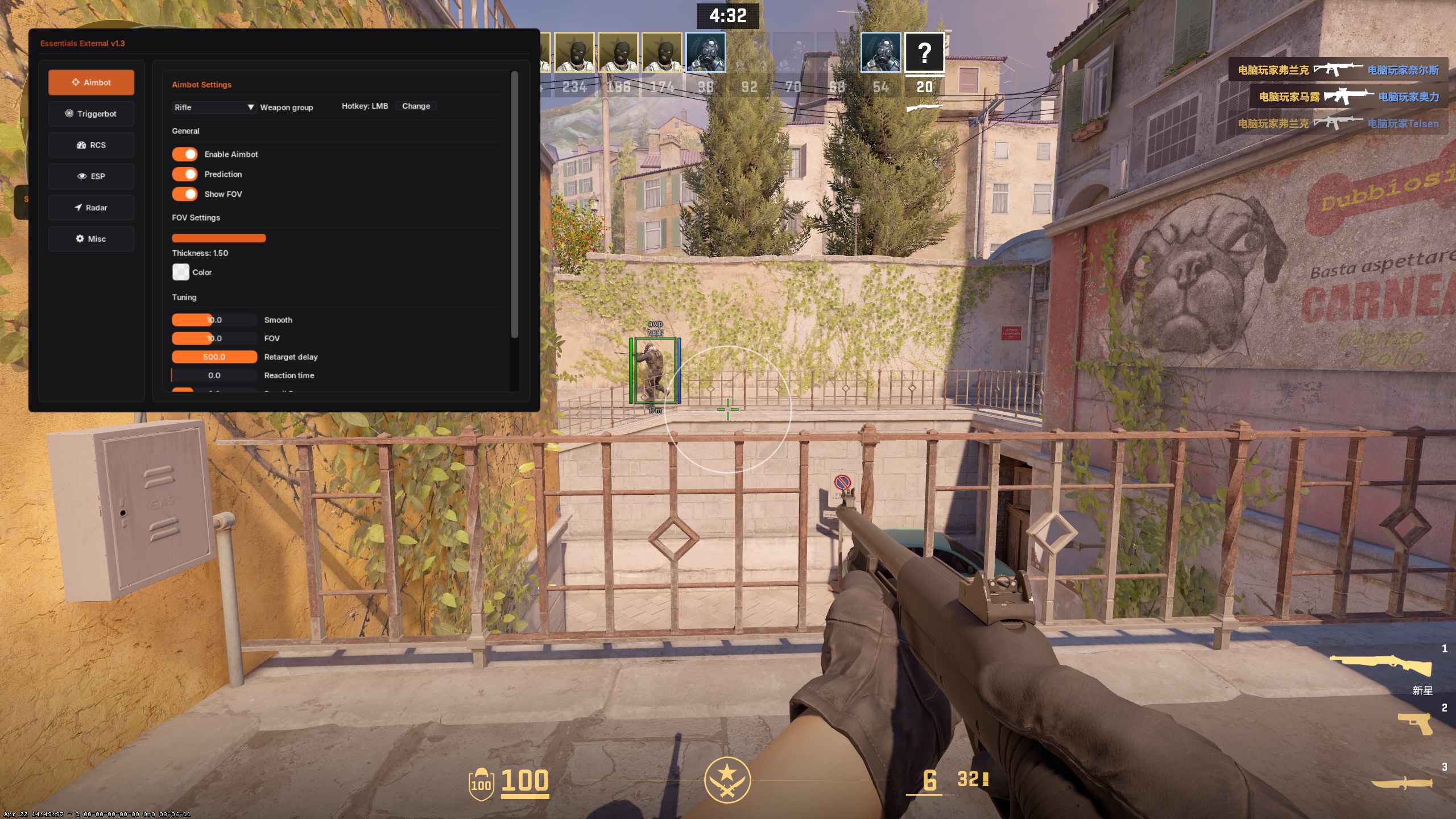1456x819 pixels.
Task: Select the shotgun in weapon slot 1
Action: point(1381,665)
